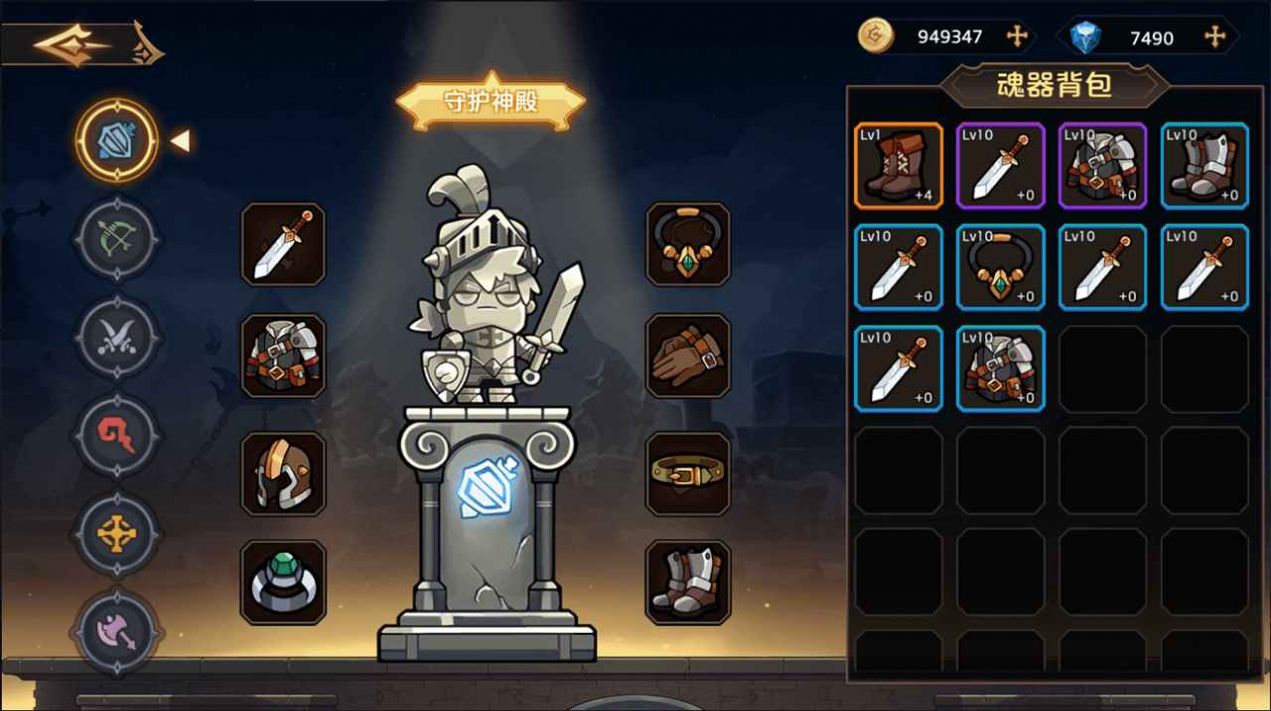Click the equipped sword slot
1271x711 pixels.
click(x=283, y=244)
